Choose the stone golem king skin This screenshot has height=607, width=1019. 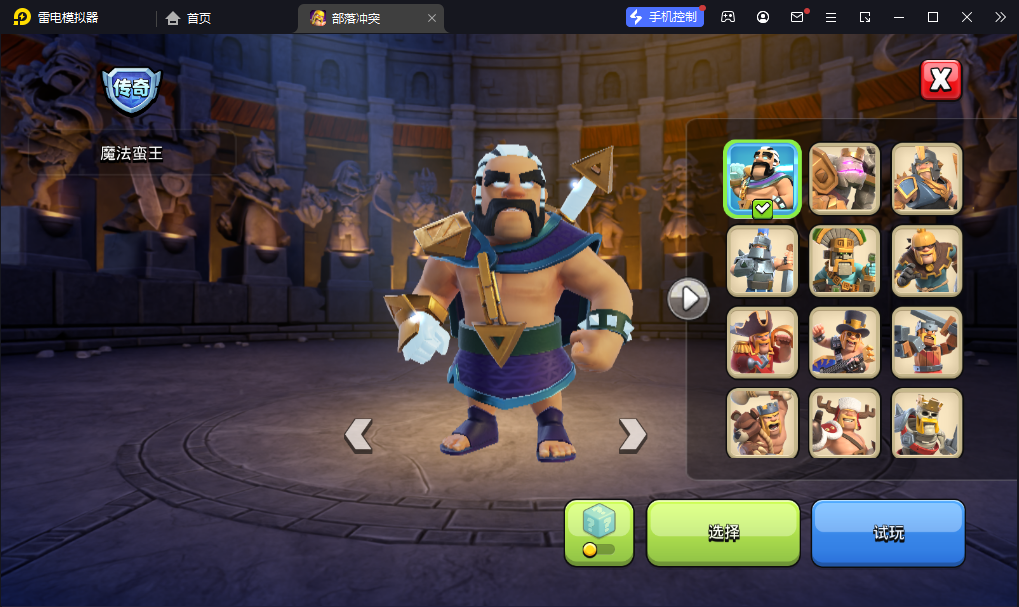(x=845, y=179)
